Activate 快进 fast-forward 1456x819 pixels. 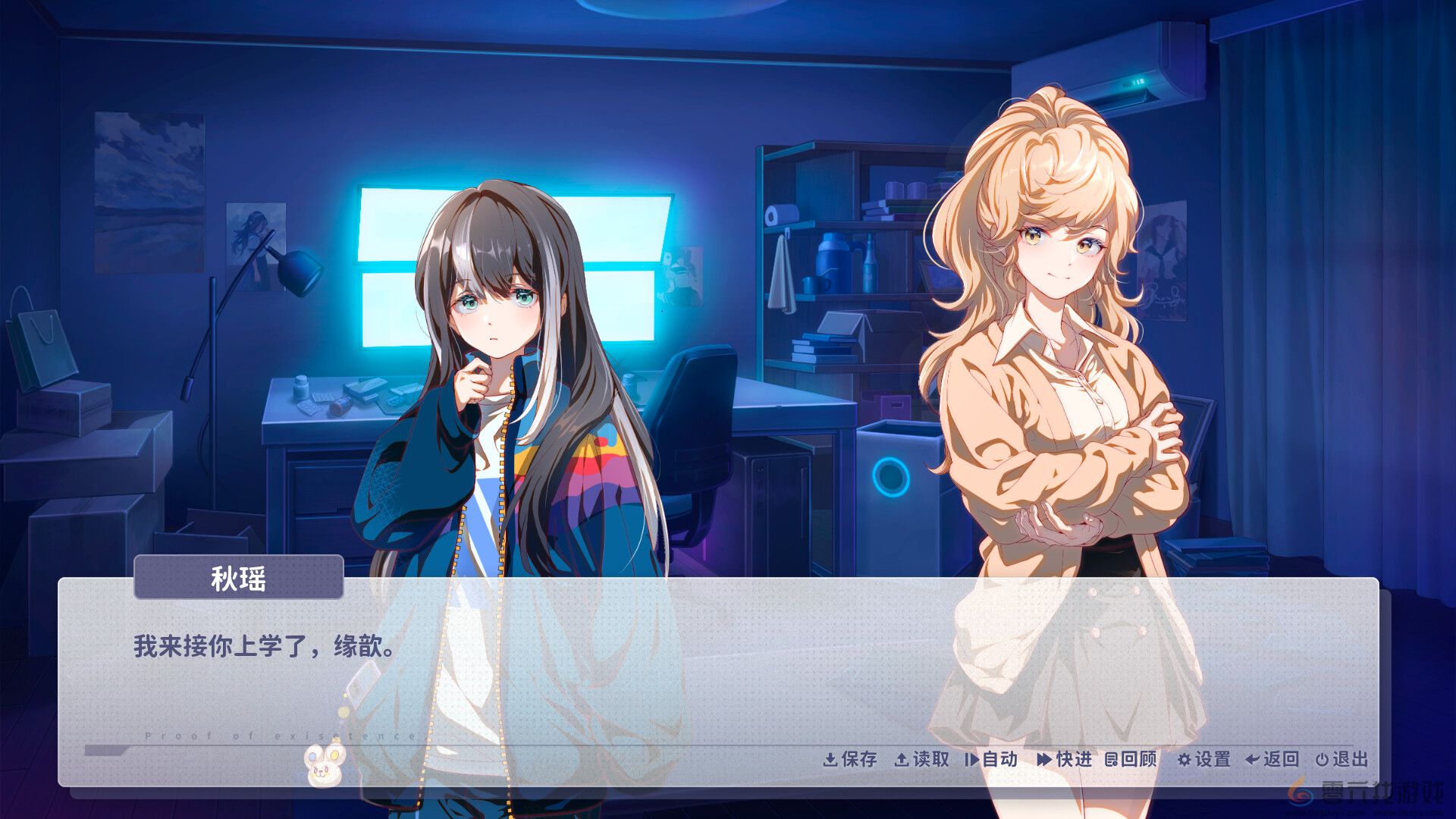(1065, 759)
